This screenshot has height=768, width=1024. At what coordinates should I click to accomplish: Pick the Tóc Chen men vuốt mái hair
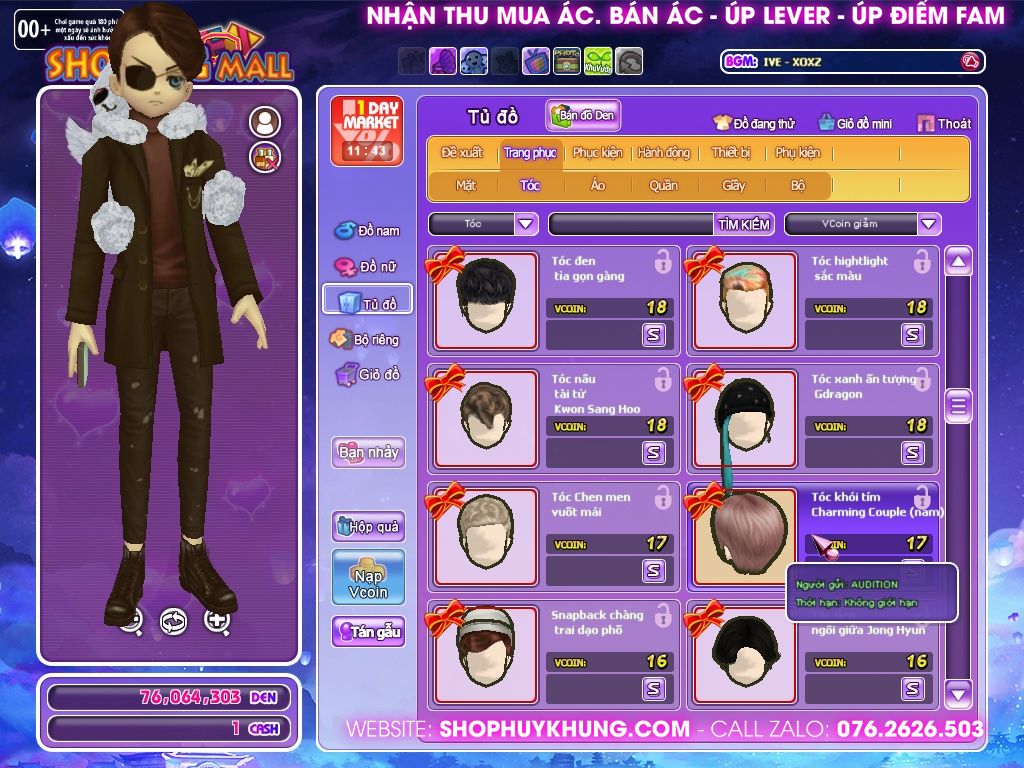[484, 537]
